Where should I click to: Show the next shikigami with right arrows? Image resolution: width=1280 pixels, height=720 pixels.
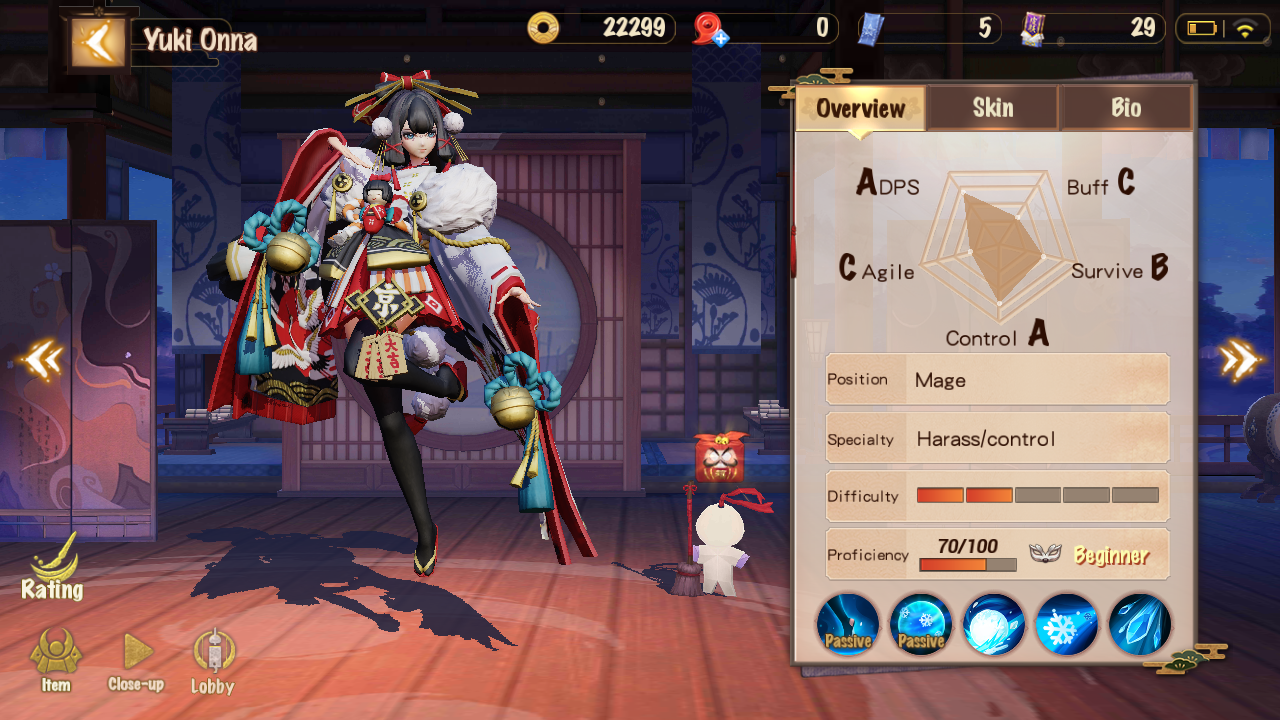point(1239,360)
